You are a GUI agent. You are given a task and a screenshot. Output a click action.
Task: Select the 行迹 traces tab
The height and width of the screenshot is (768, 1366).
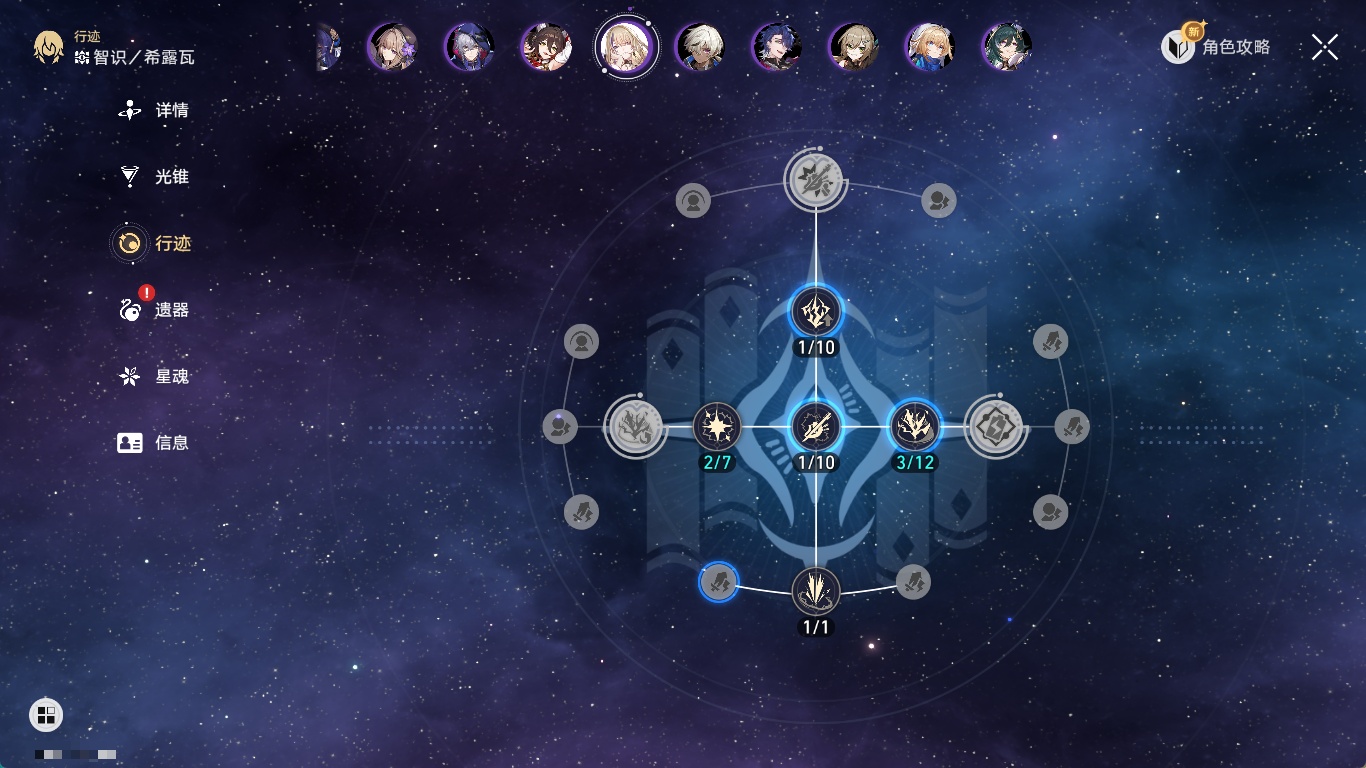[x=154, y=243]
